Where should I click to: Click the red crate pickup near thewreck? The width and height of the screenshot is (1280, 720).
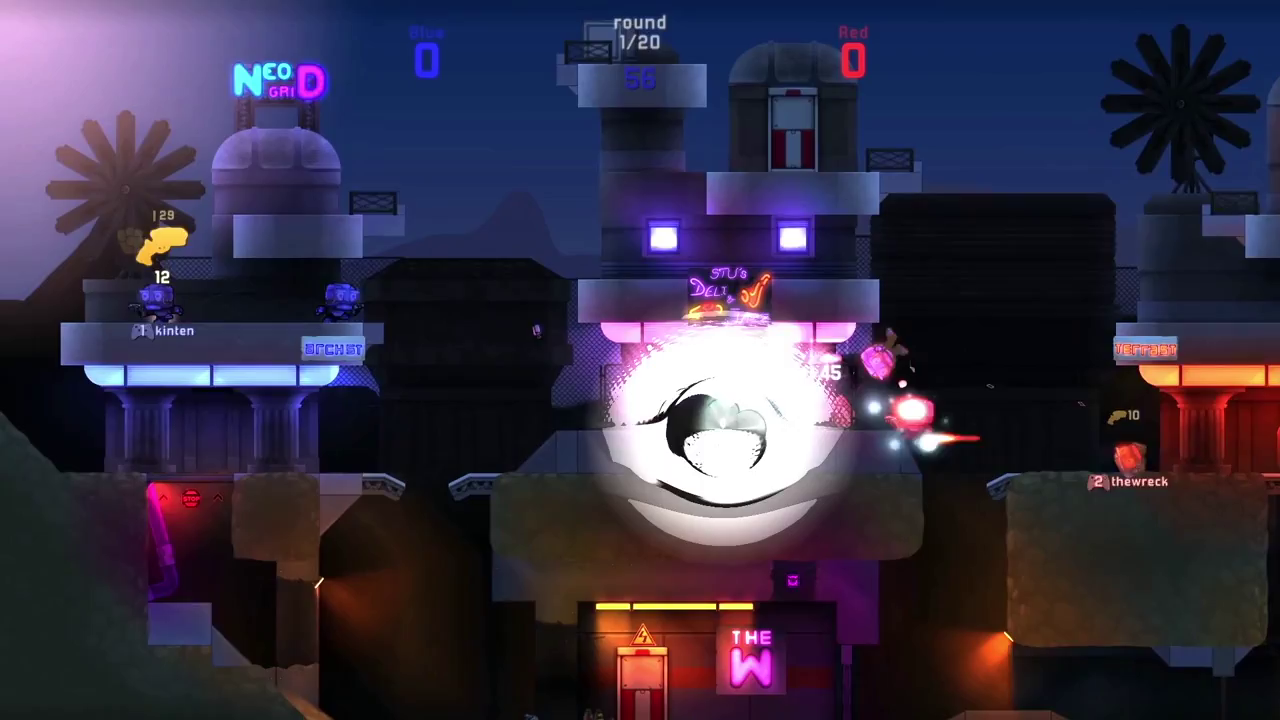coord(1130,458)
